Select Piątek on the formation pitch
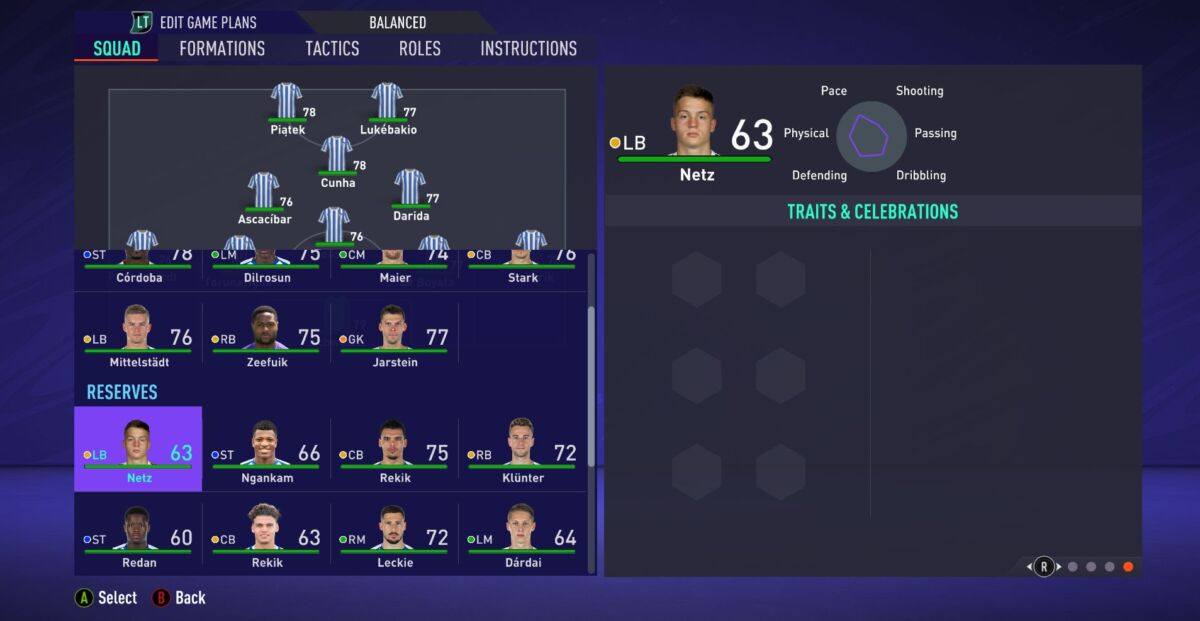Image resolution: width=1200 pixels, height=621 pixels. [x=287, y=102]
